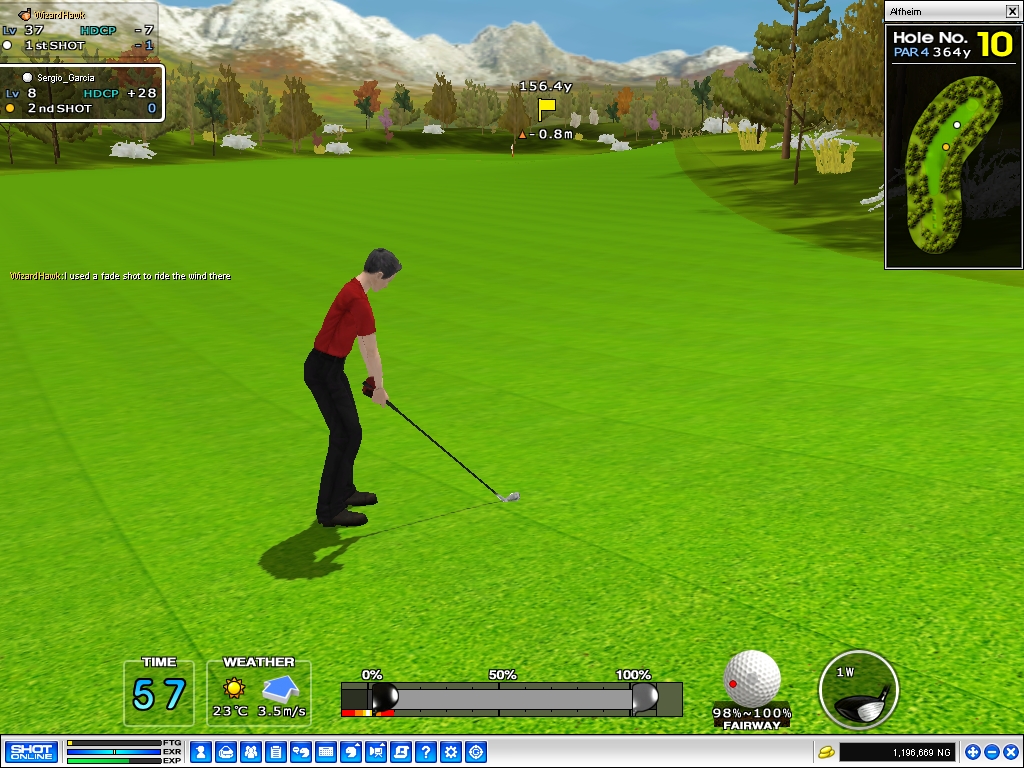Open the video camera icon in toolbar

click(376, 752)
